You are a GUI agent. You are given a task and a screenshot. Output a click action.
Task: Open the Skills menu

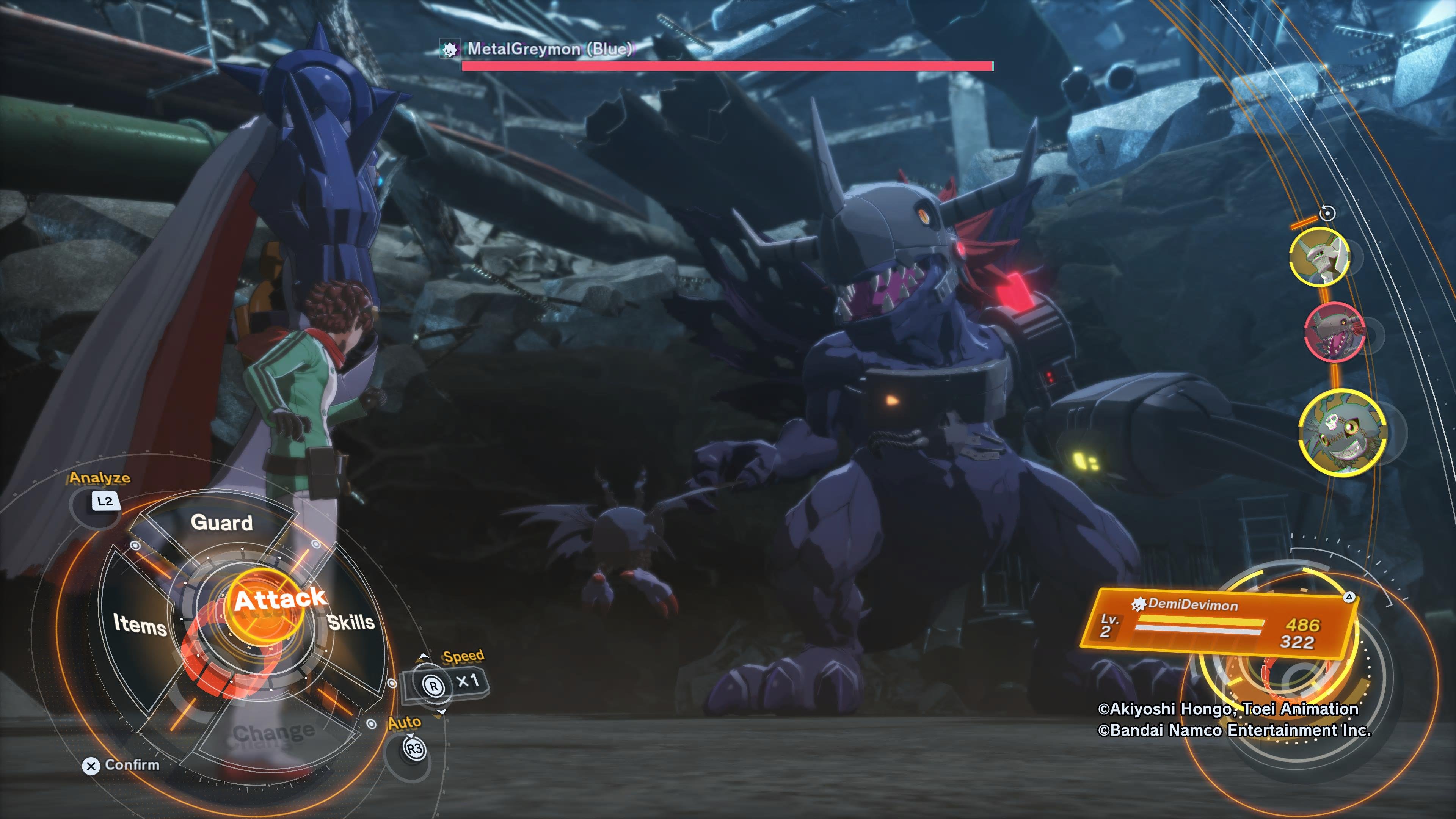[x=351, y=622]
